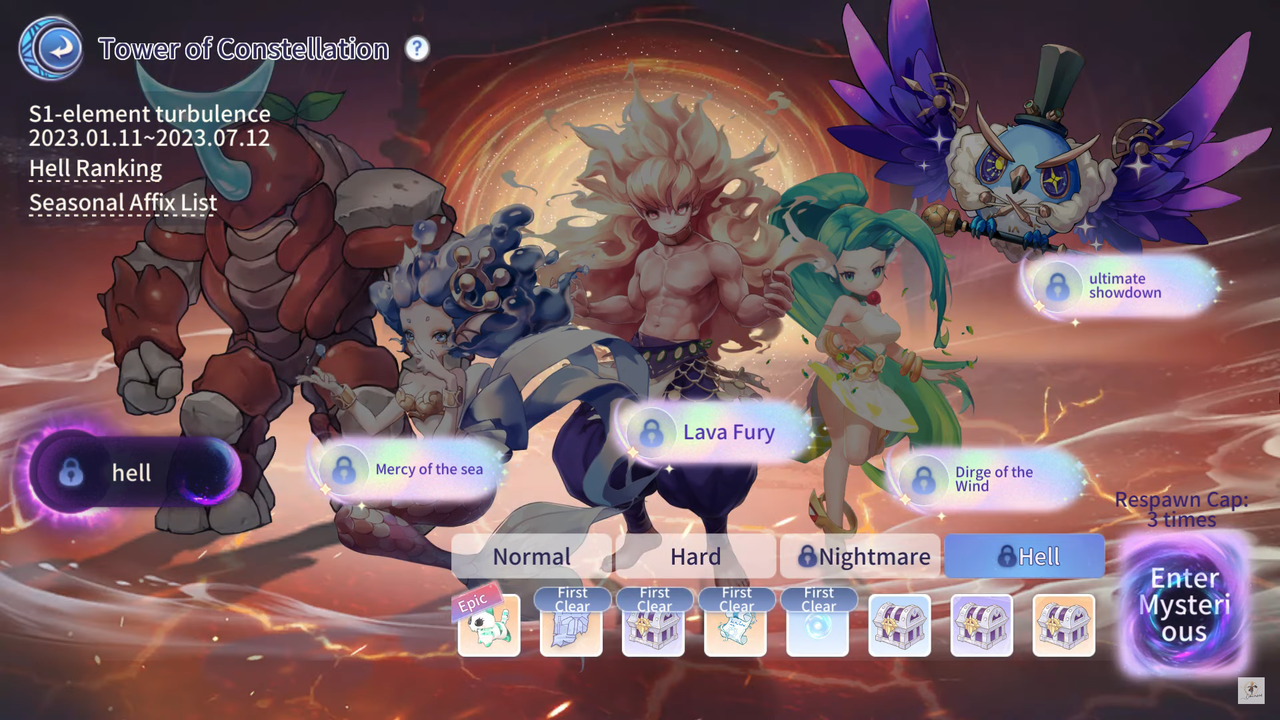Switch to Hard difficulty
1280x720 pixels.
coord(695,557)
